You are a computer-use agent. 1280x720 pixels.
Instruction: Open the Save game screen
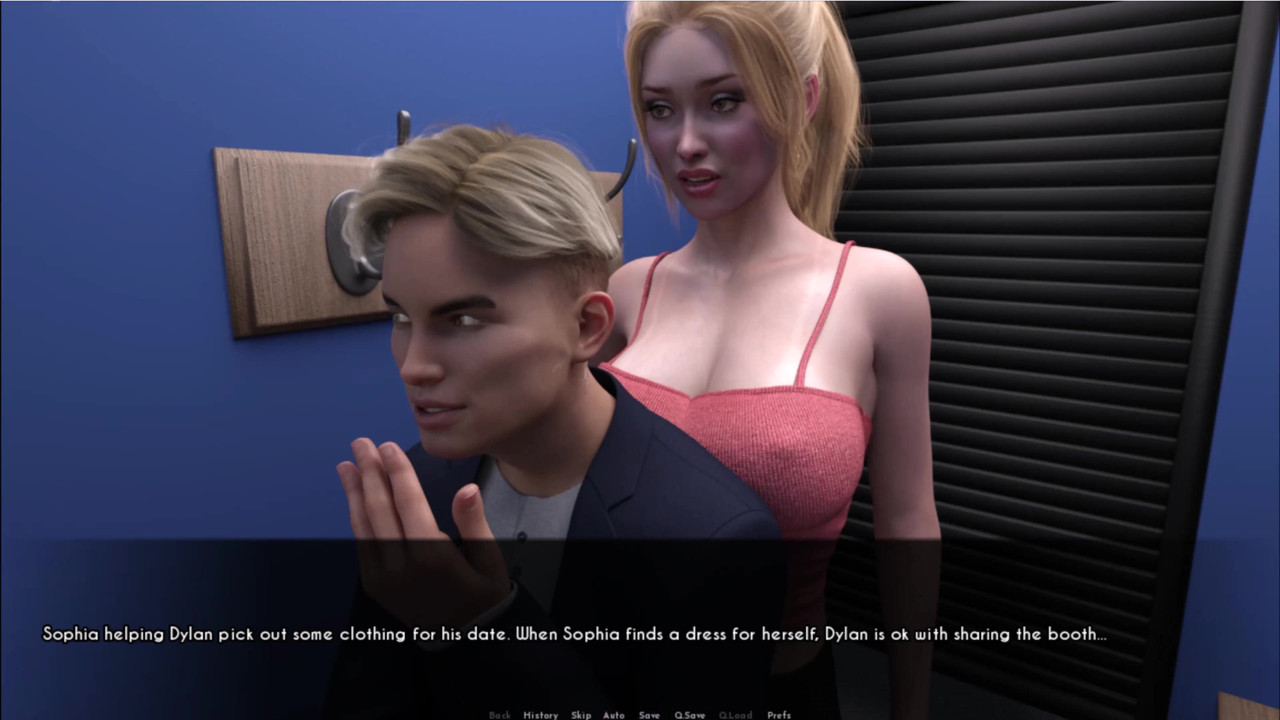click(649, 715)
